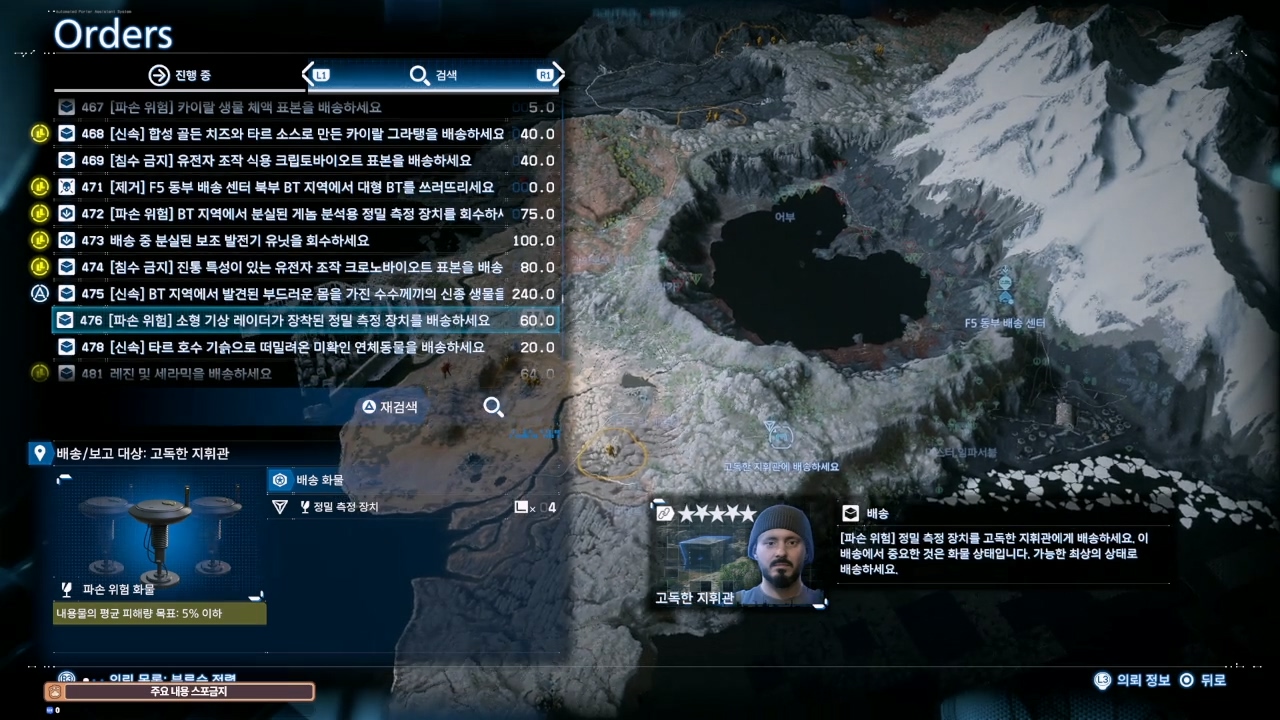1280x720 pixels.
Task: Click the A-button circle icon on order 475
Action: [x=40, y=293]
